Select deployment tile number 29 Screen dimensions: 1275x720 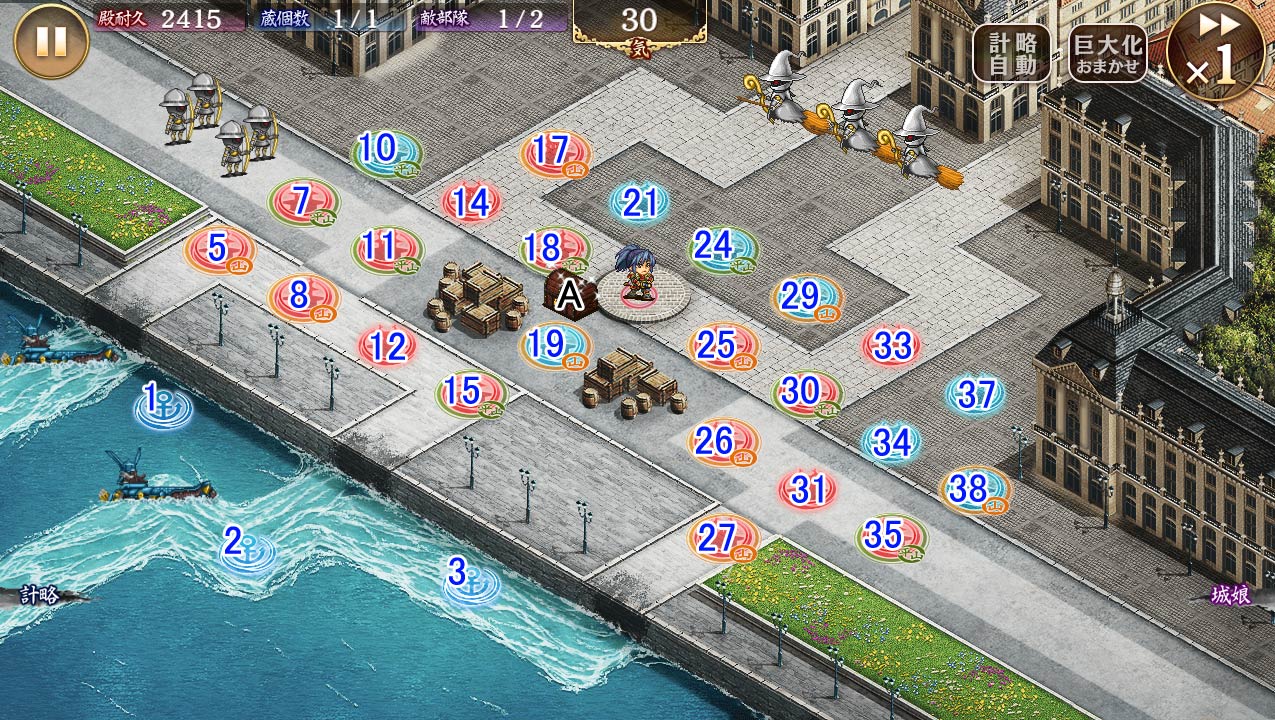(x=805, y=298)
